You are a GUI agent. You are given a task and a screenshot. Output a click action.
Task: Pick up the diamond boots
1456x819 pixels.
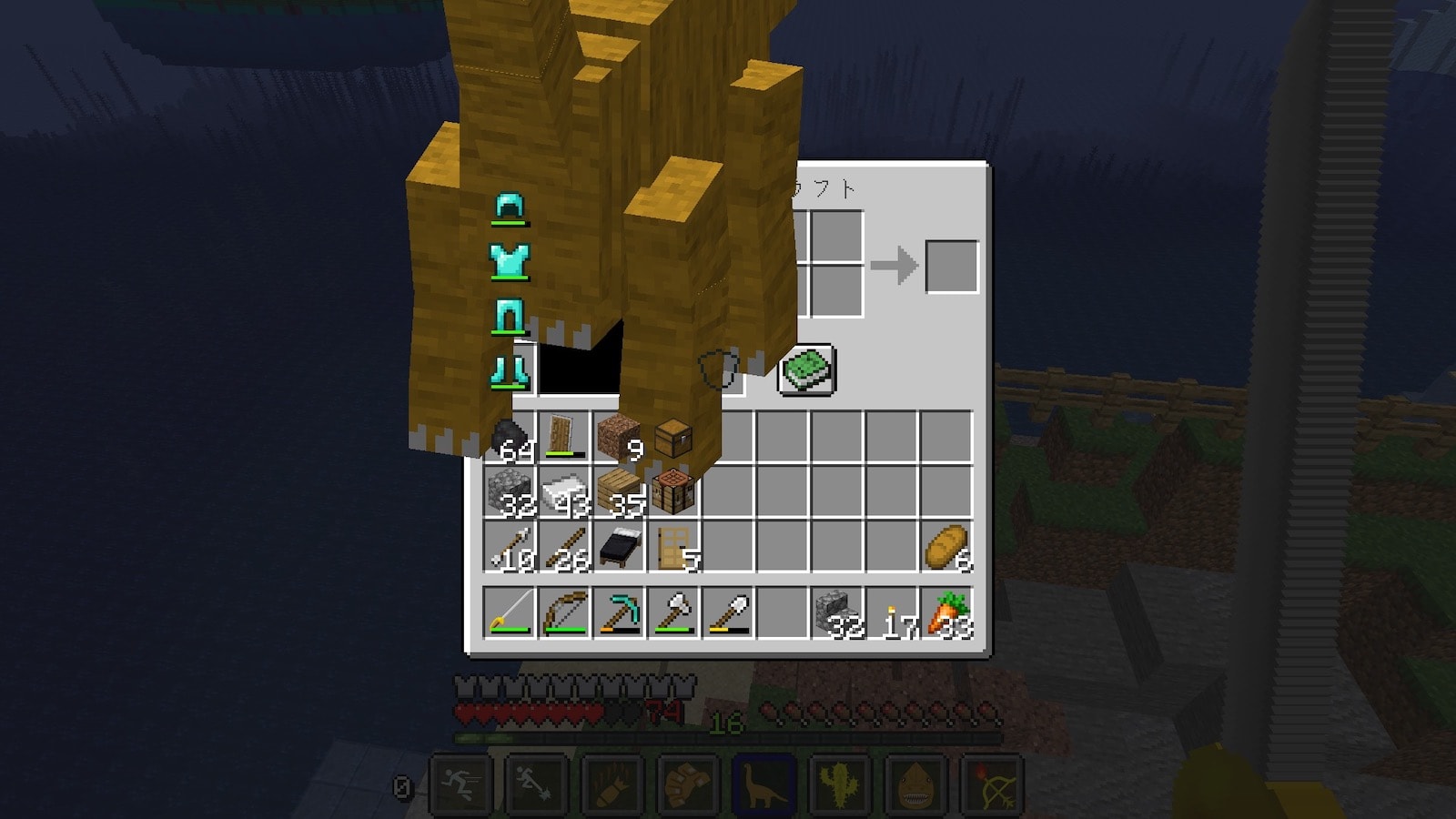tap(510, 371)
